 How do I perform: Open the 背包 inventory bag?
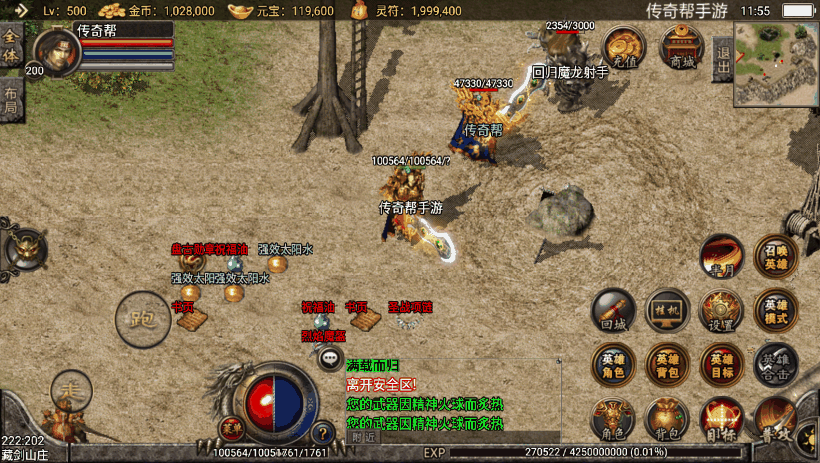click(x=667, y=418)
